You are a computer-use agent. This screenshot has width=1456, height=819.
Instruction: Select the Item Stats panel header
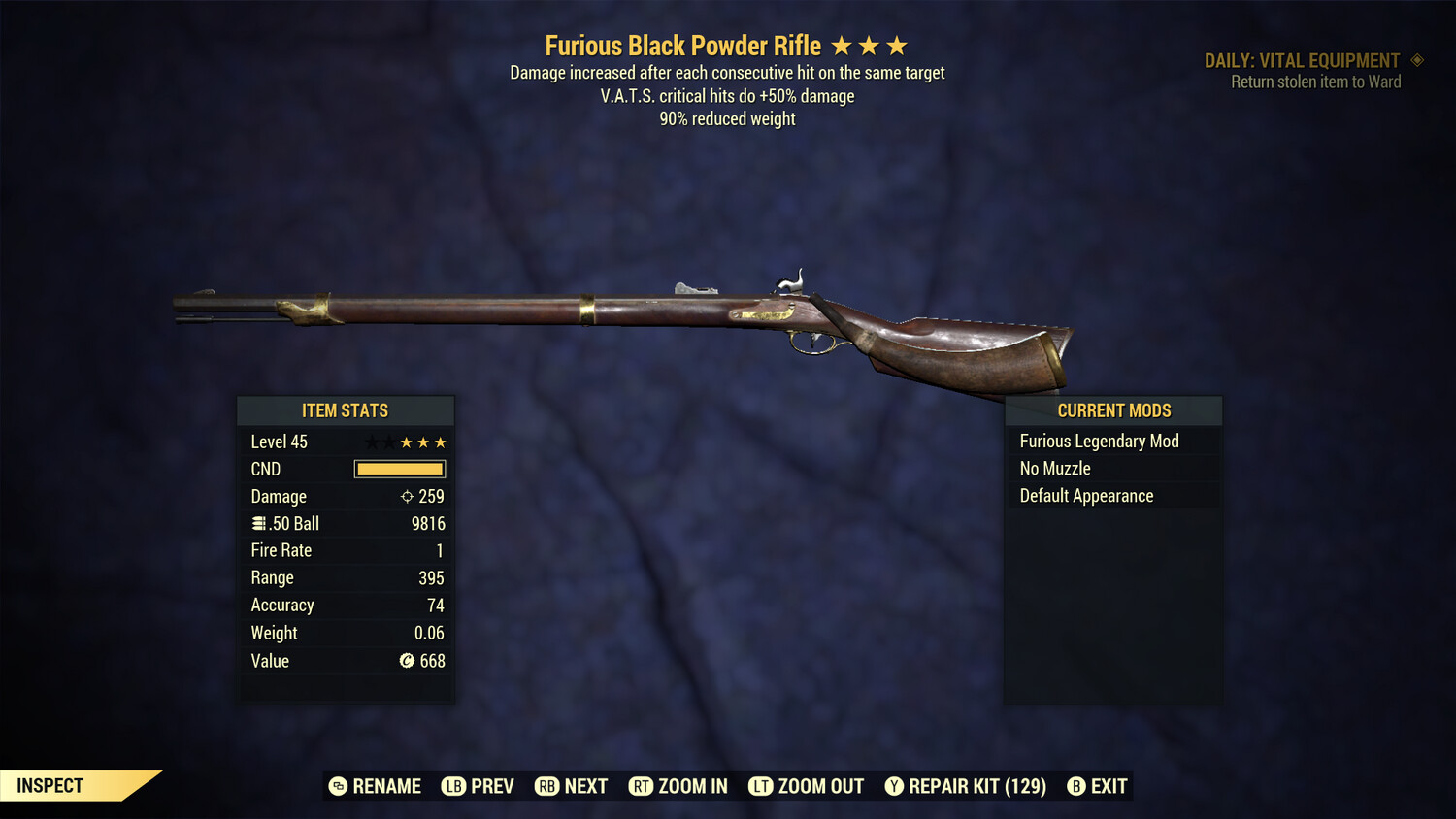(345, 410)
